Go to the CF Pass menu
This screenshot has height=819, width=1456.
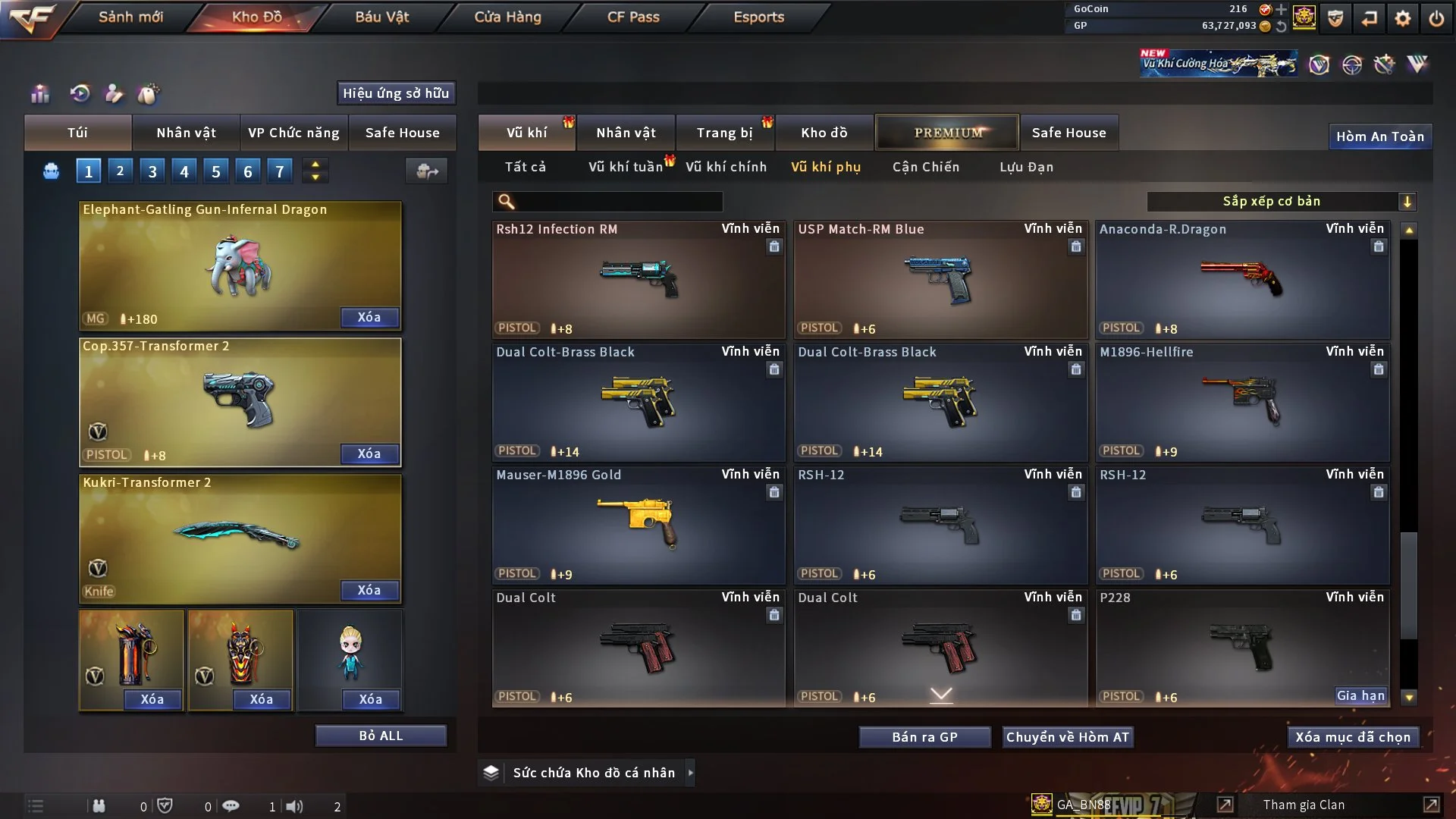pos(633,17)
